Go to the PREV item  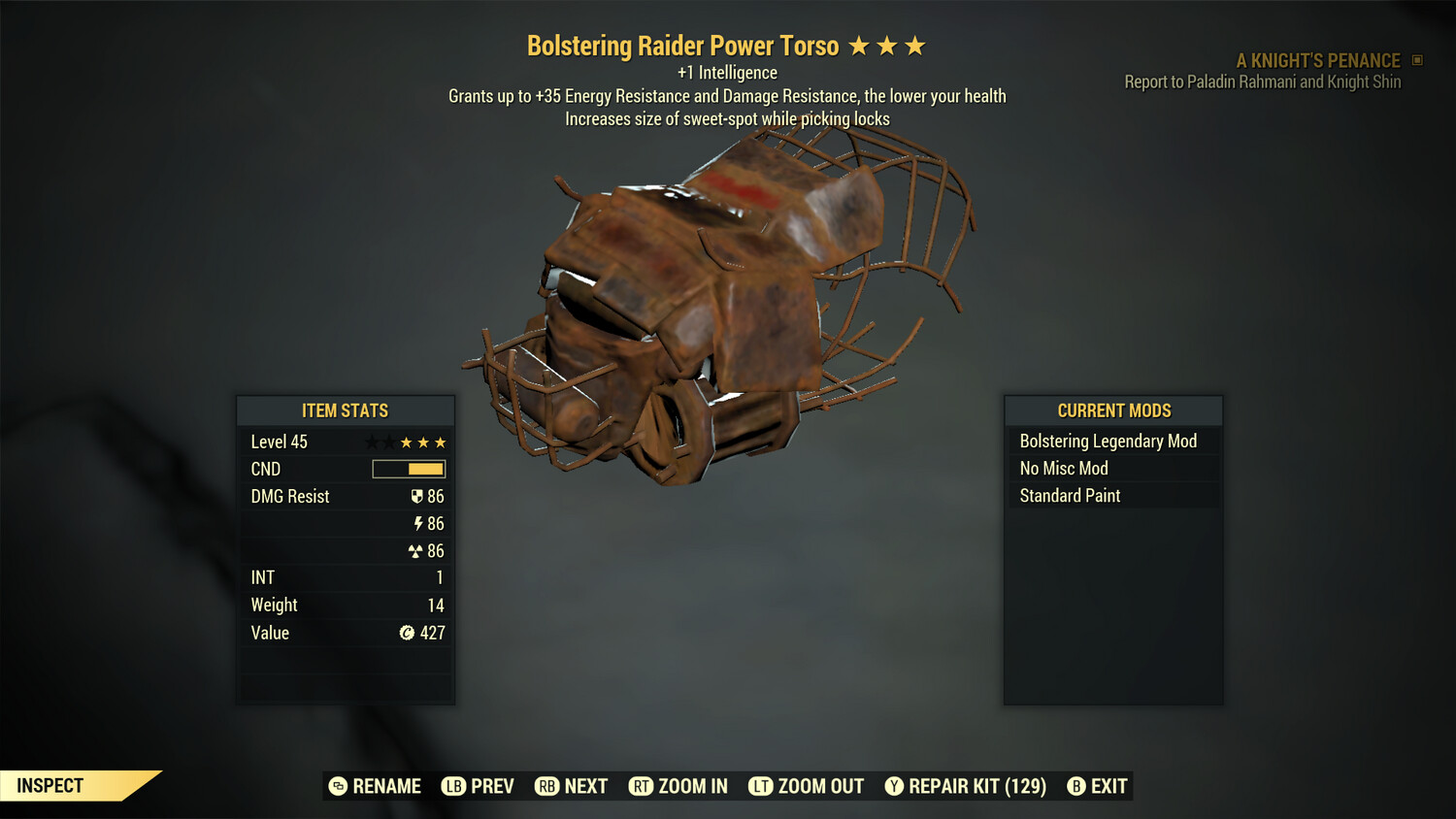coord(479,786)
